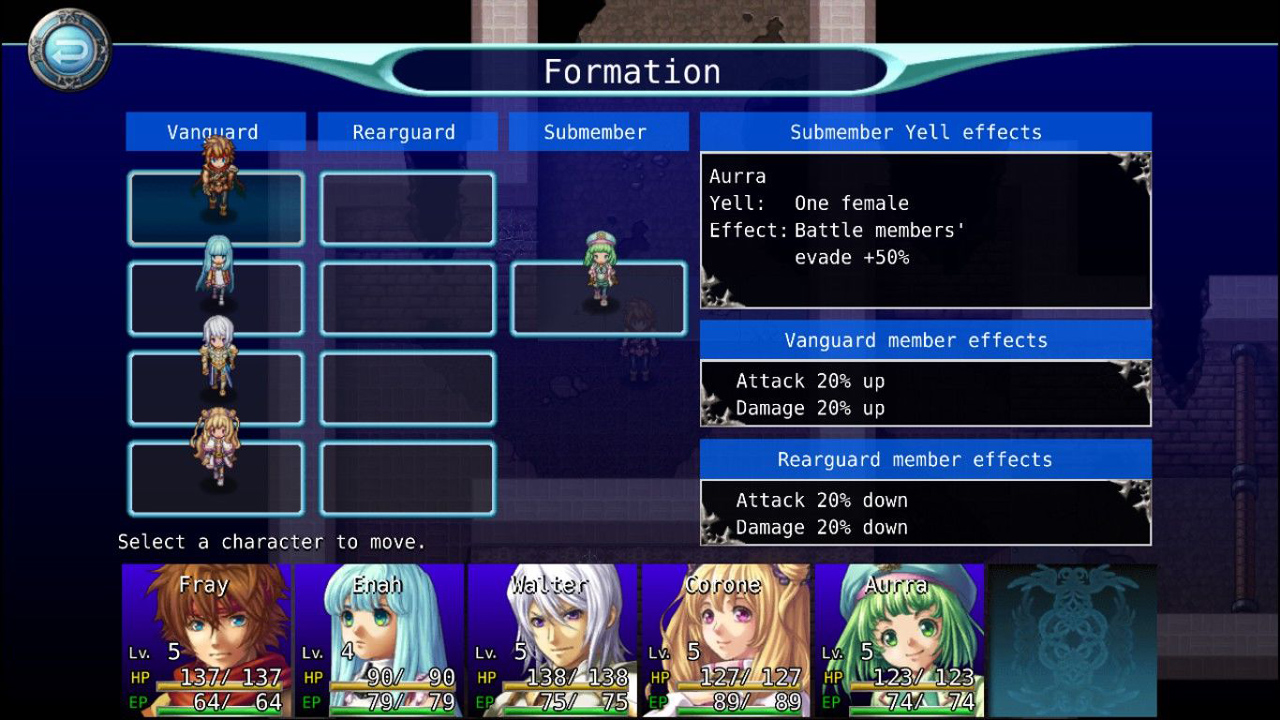Pick Corone's portrait card
The width and height of the screenshot is (1280, 720).
[x=725, y=640]
